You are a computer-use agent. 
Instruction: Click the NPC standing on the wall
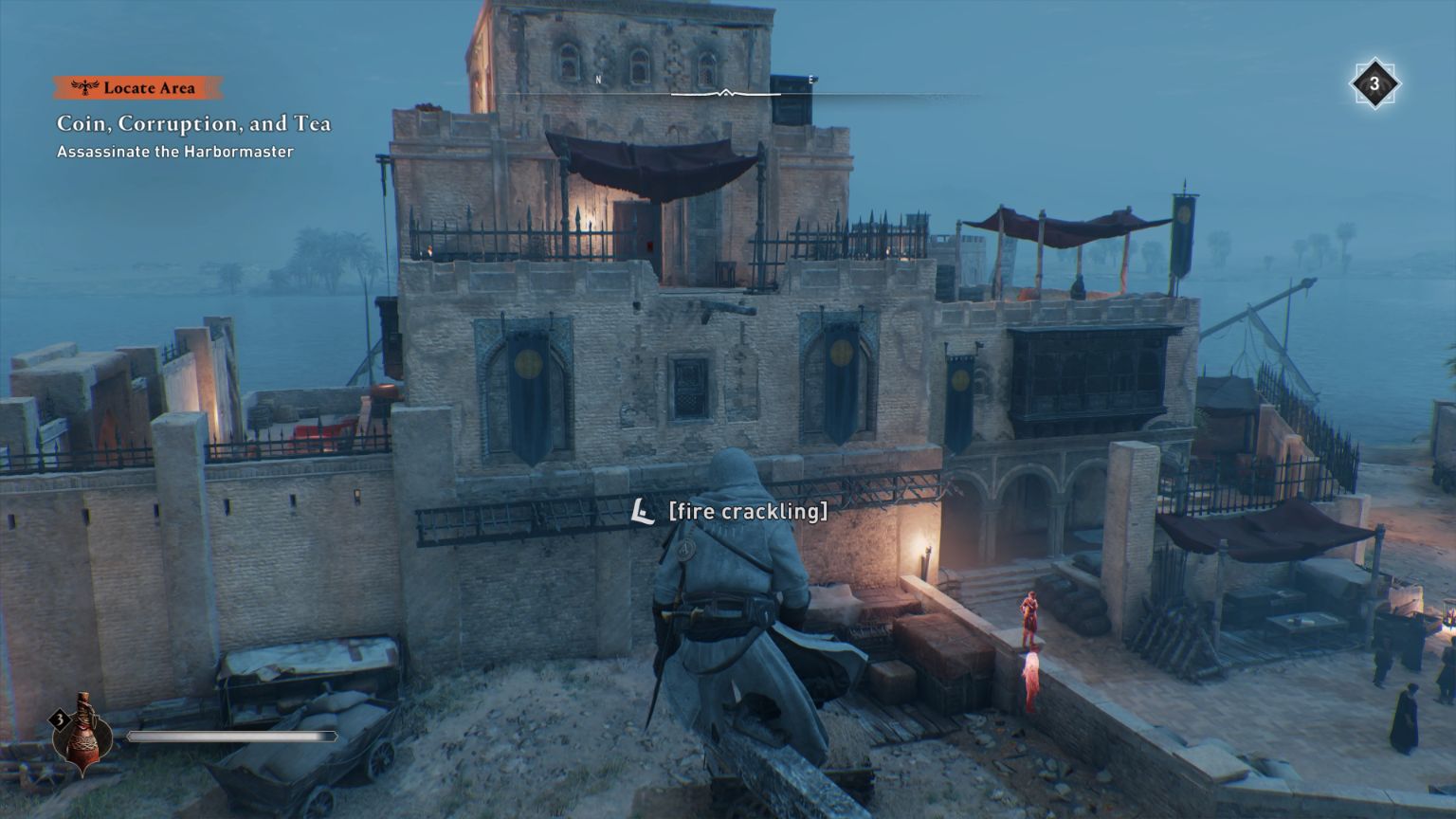(1029, 620)
